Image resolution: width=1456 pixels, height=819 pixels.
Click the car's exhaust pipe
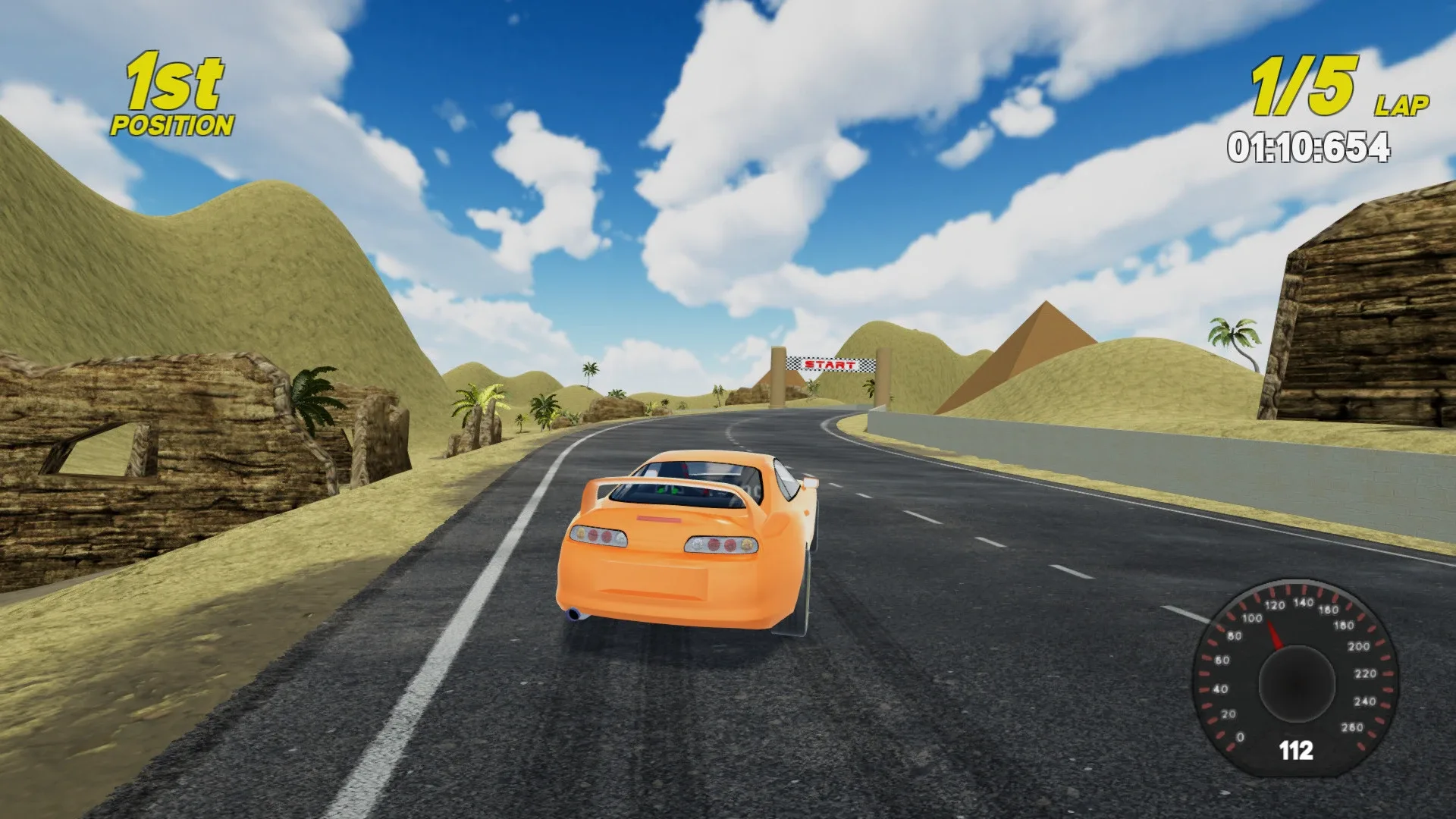[574, 613]
